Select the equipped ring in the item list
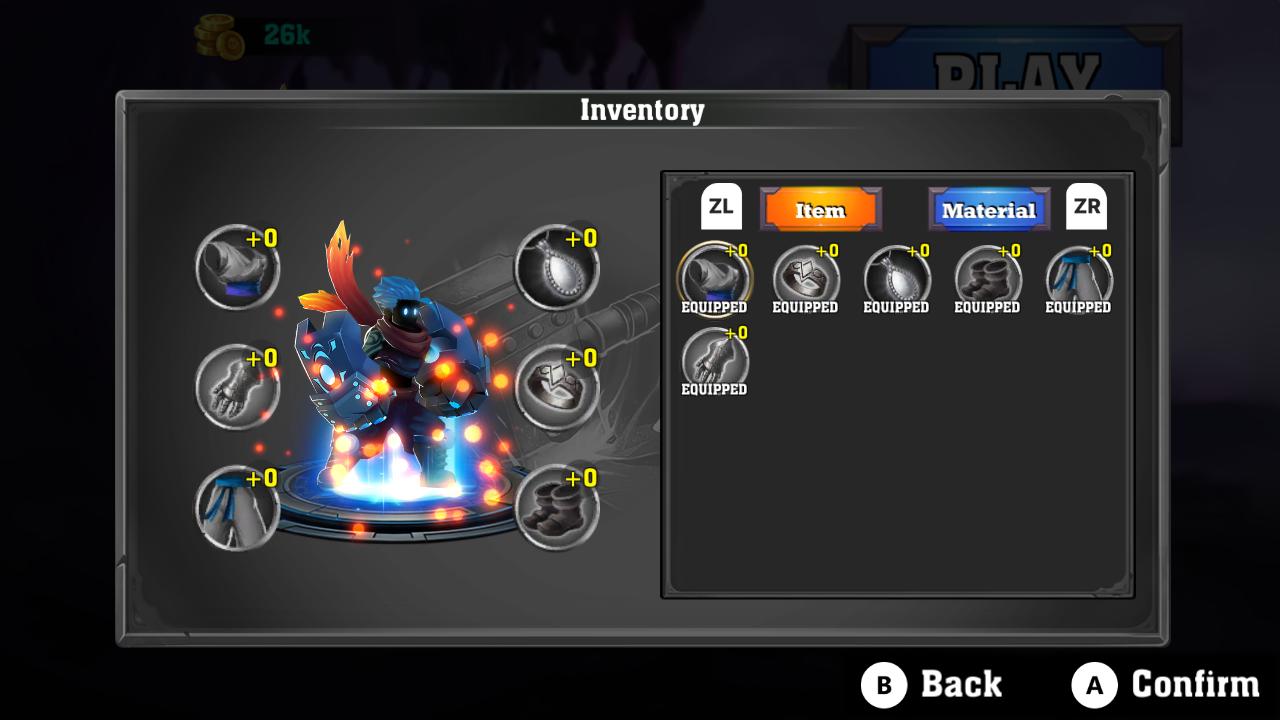 [807, 278]
